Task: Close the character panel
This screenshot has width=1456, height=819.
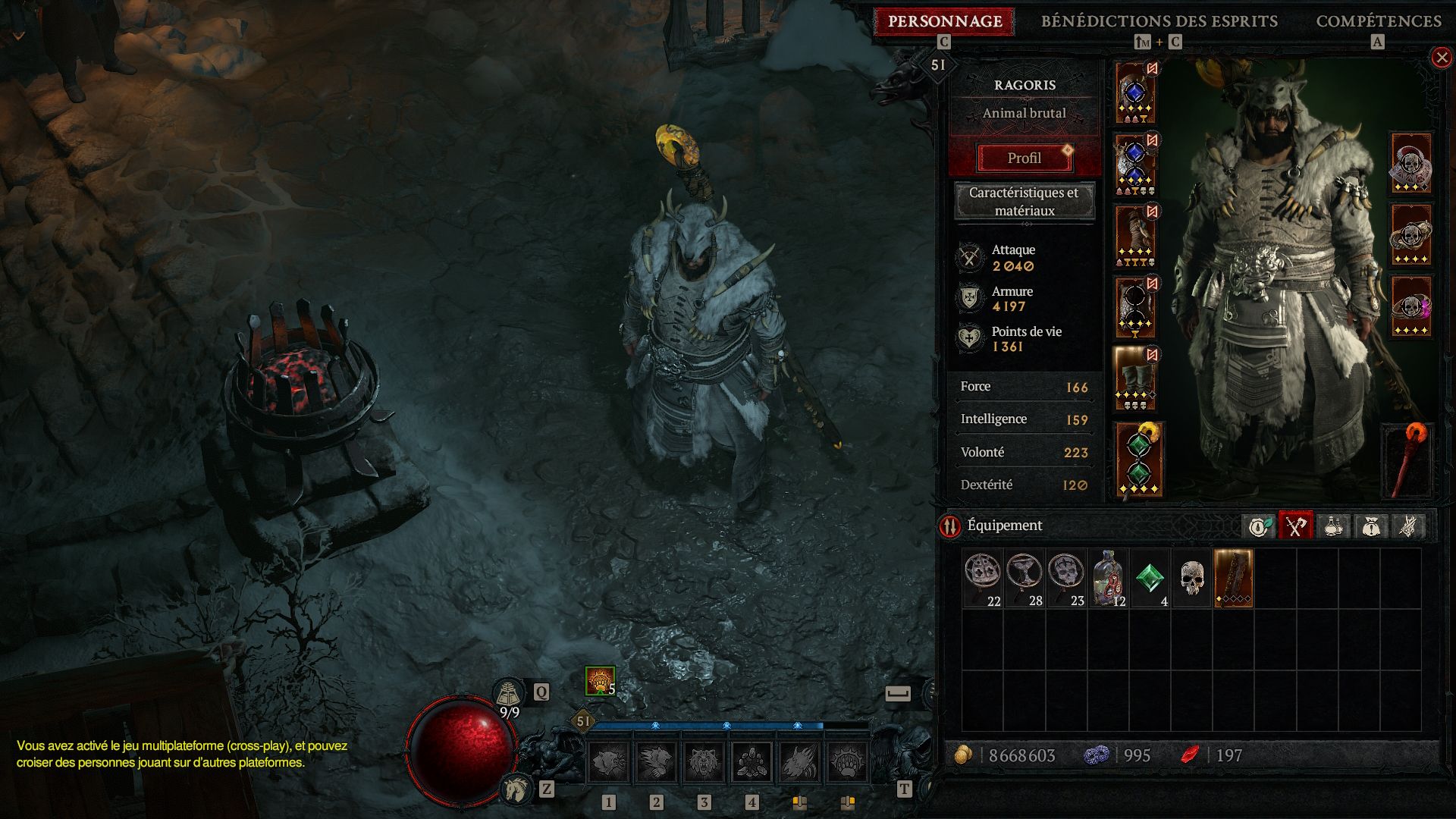Action: click(1441, 58)
